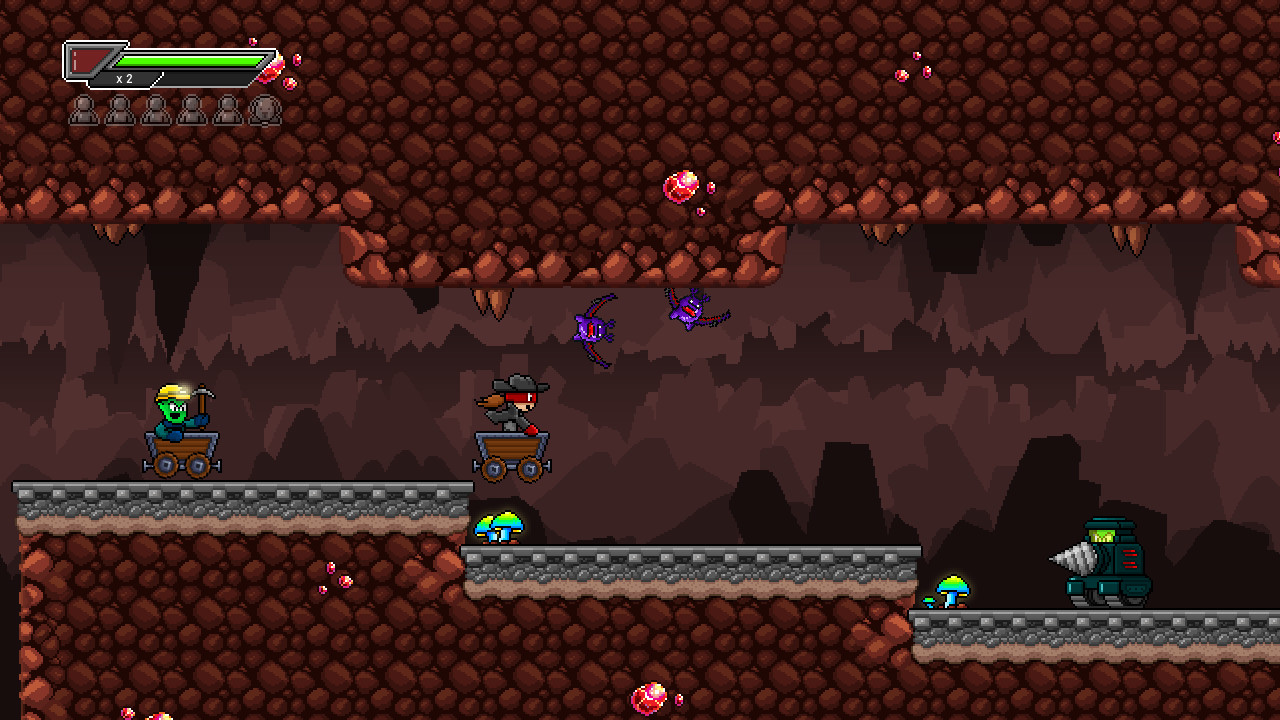The height and width of the screenshot is (720, 1280).
Task: Click the red gem at the bottom center
Action: [651, 698]
